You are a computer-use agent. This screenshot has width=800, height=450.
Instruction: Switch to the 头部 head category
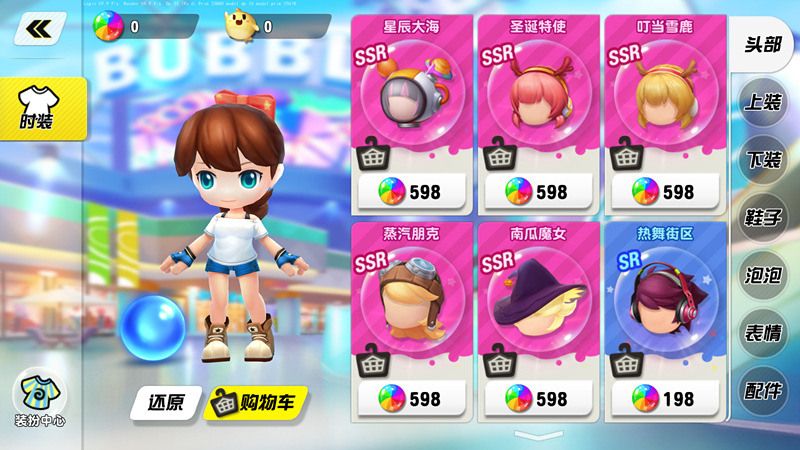point(763,44)
